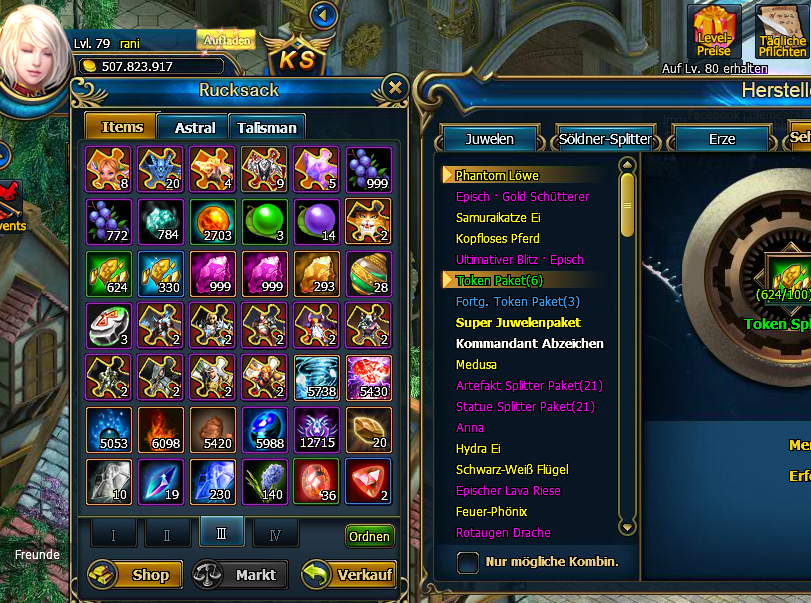Screen dimensions: 811x603
Task: Select the Juwelen crafting category
Action: 489,139
